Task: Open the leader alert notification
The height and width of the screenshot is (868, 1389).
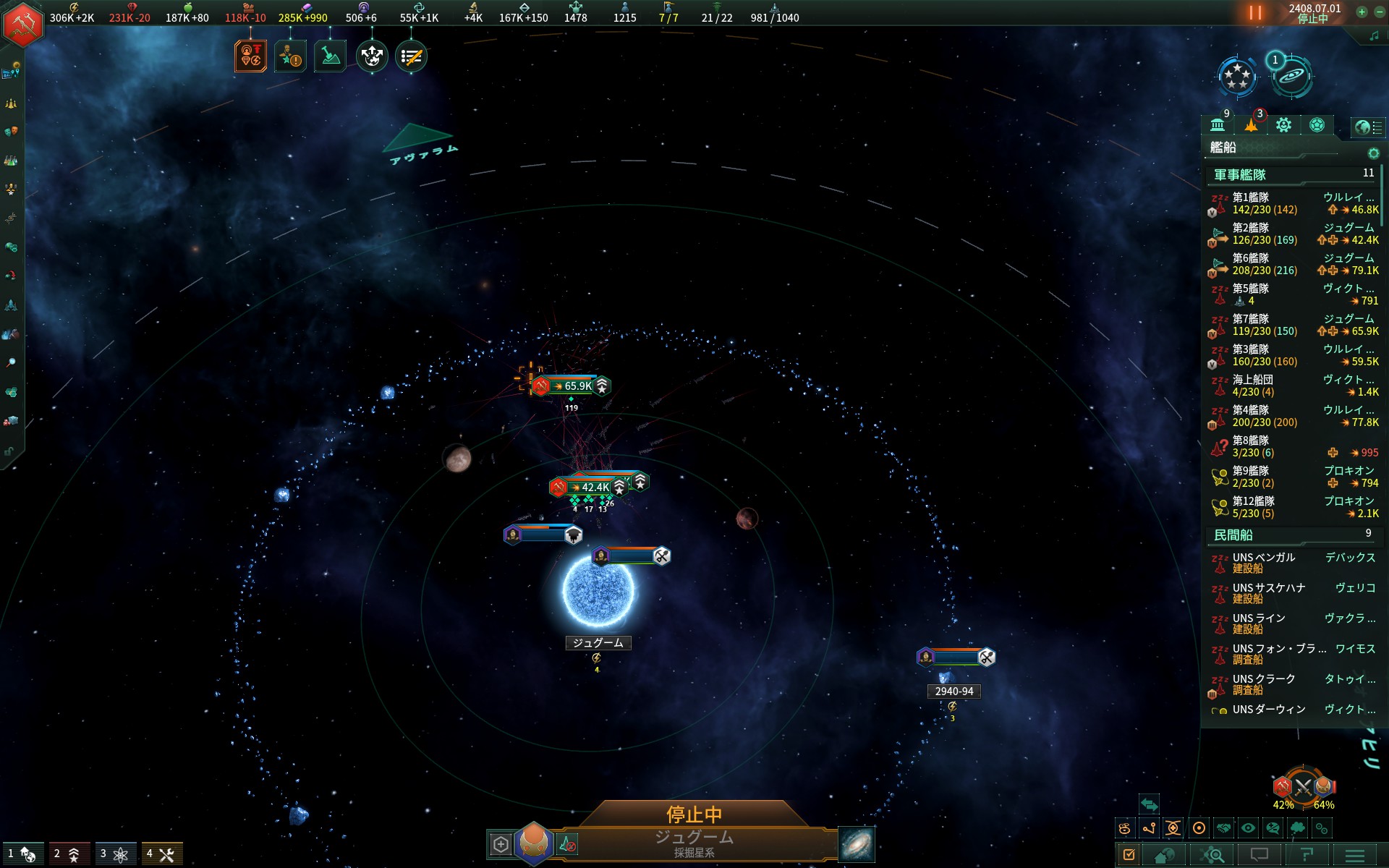Action: click(290, 56)
